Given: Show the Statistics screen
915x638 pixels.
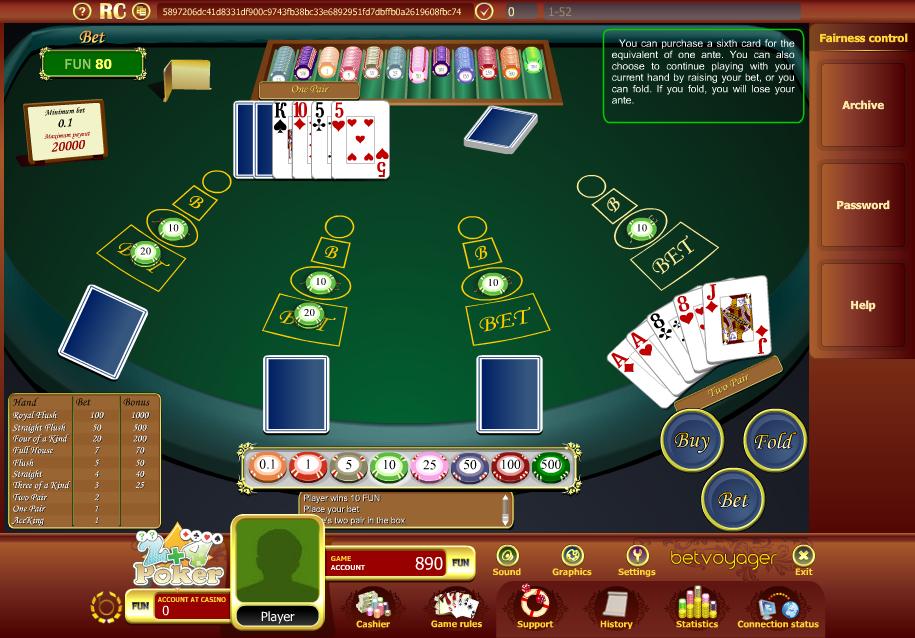Looking at the screenshot, I should 697,608.
